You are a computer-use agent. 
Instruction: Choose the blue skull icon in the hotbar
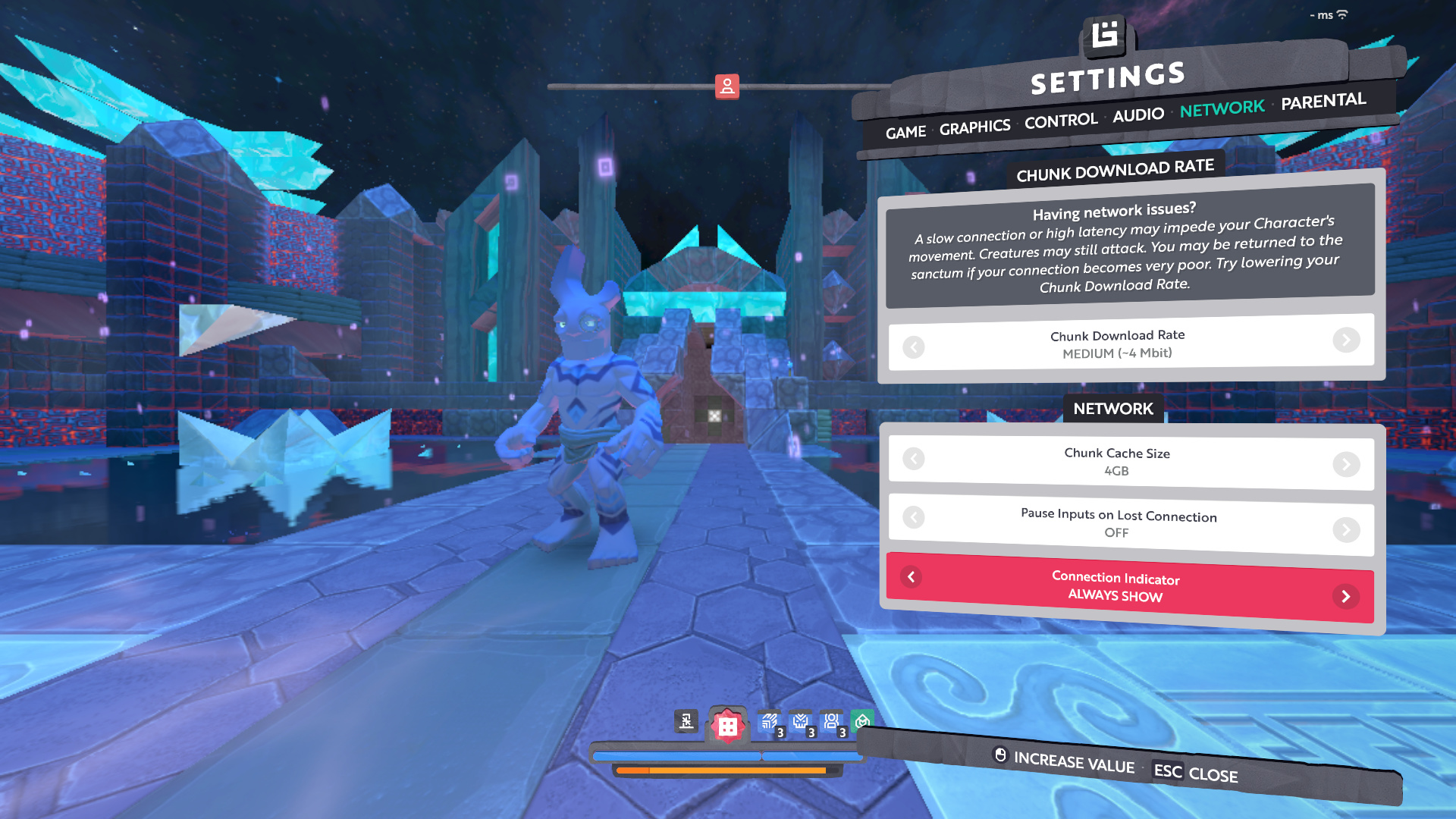click(801, 722)
